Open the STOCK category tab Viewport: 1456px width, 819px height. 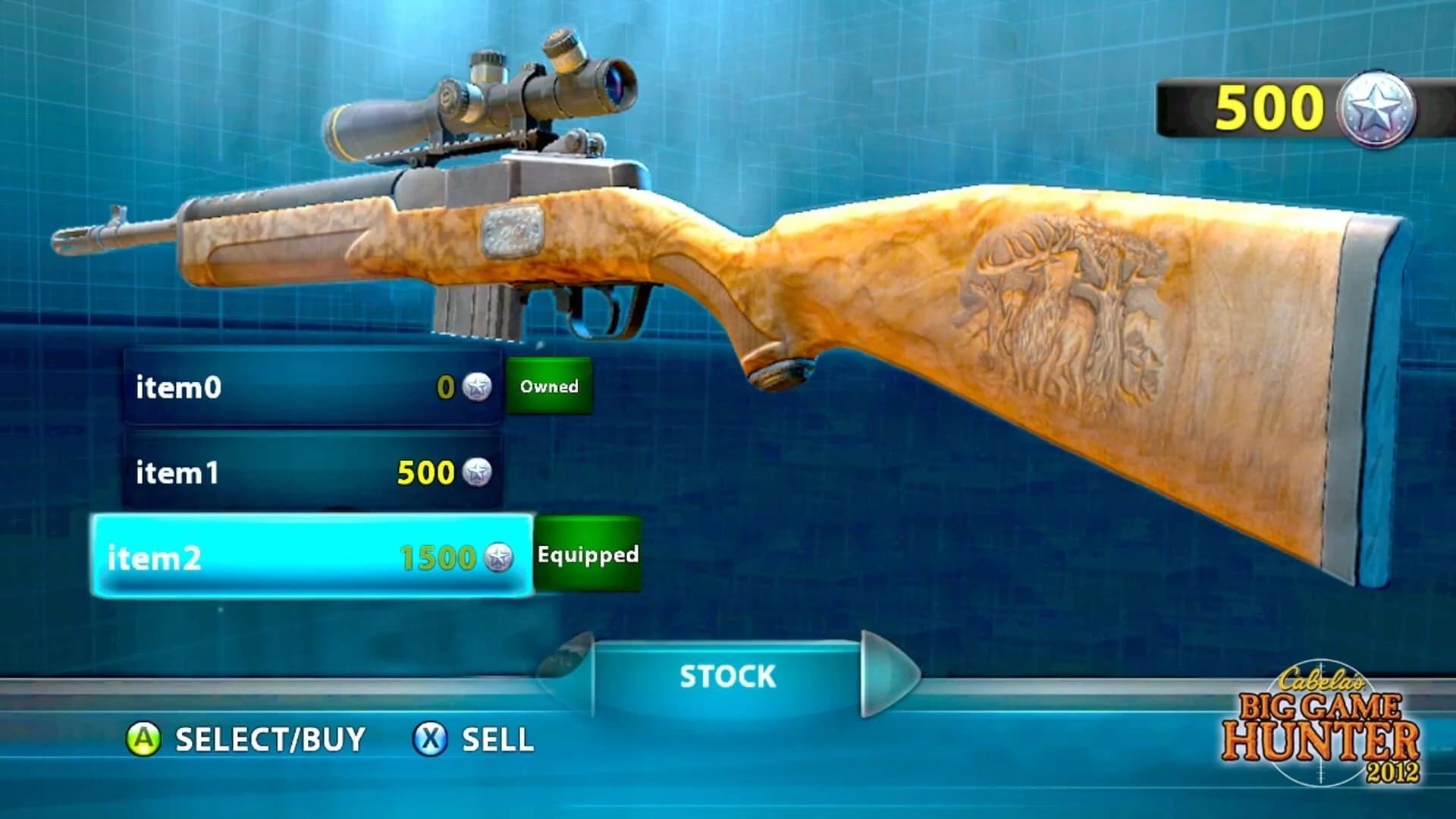coord(728,674)
